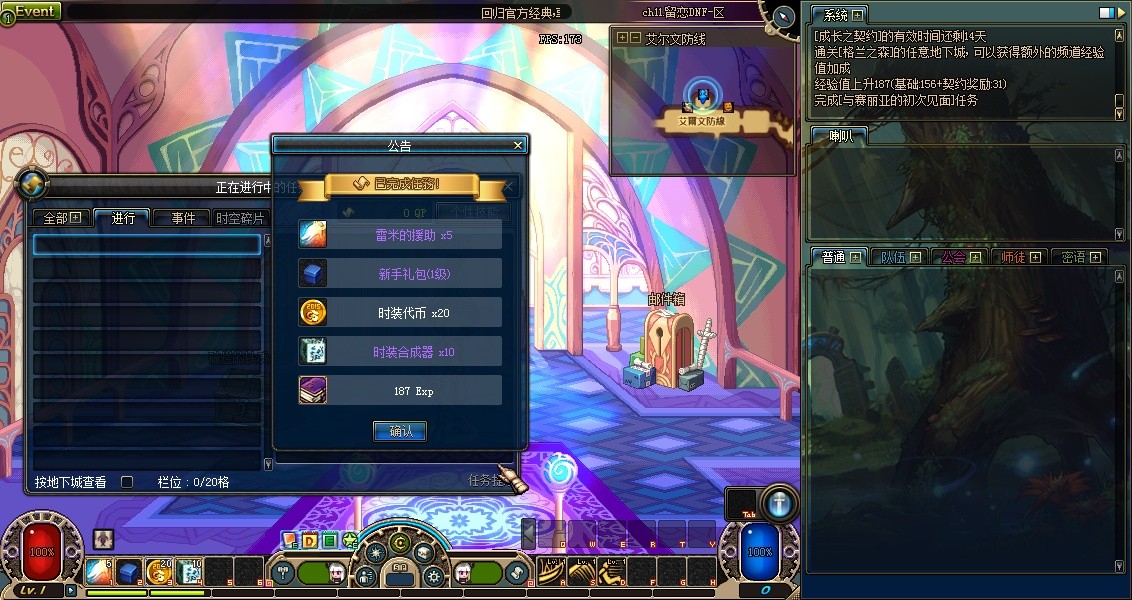Click the 普通 chat channel tab
Image resolution: width=1132 pixels, height=600 pixels.
(x=839, y=257)
